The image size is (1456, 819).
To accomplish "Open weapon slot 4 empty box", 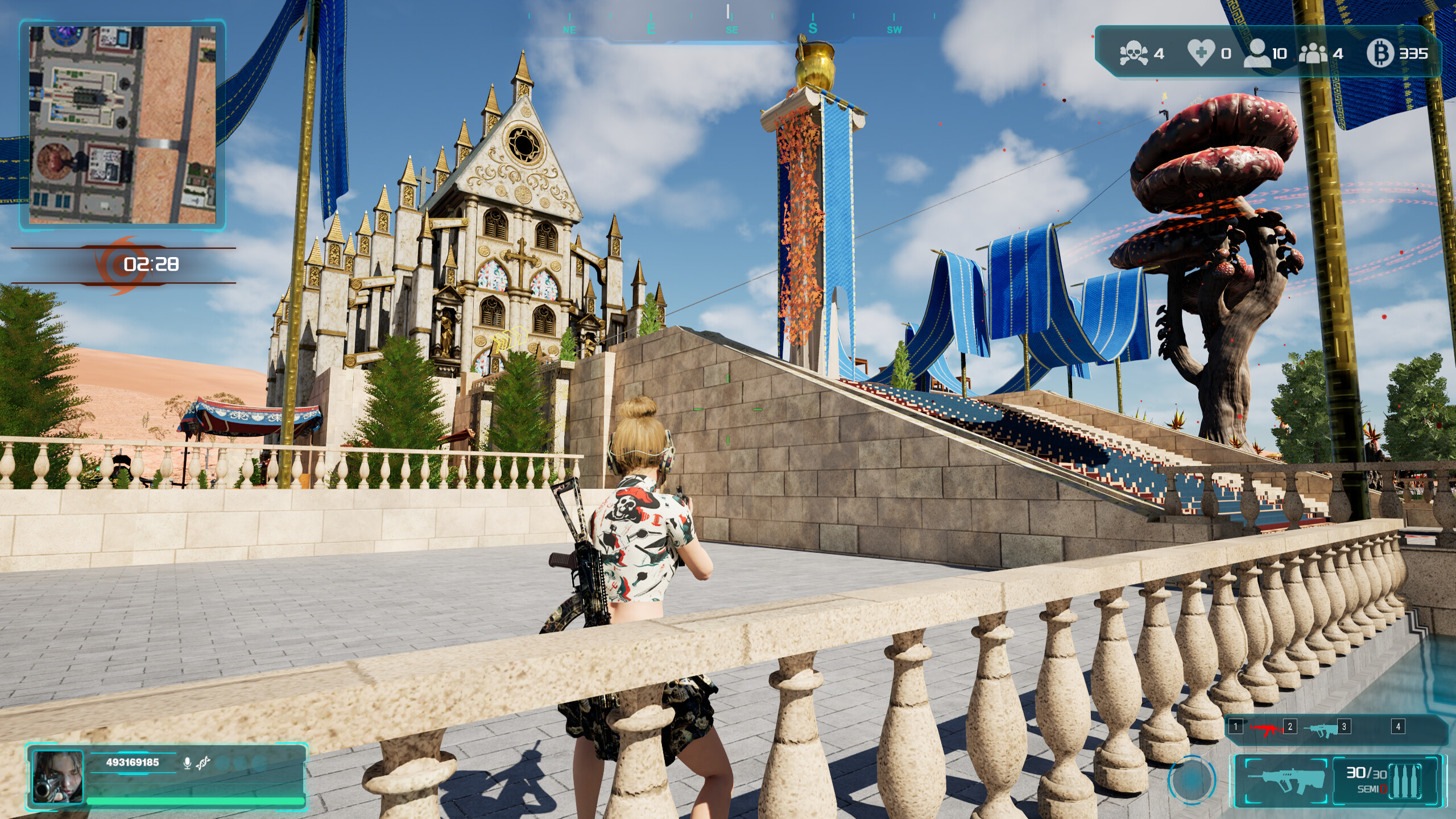I will click(1399, 727).
